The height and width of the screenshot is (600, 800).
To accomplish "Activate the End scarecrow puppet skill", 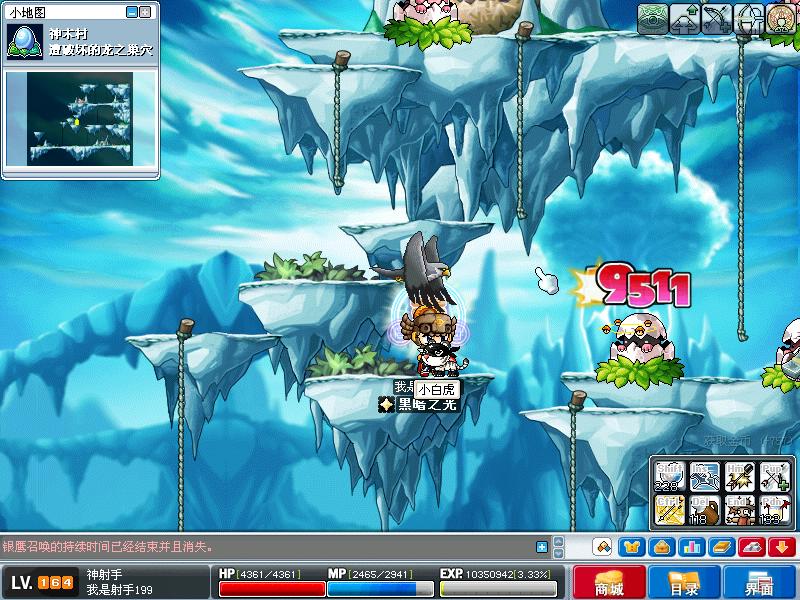I will click(738, 511).
